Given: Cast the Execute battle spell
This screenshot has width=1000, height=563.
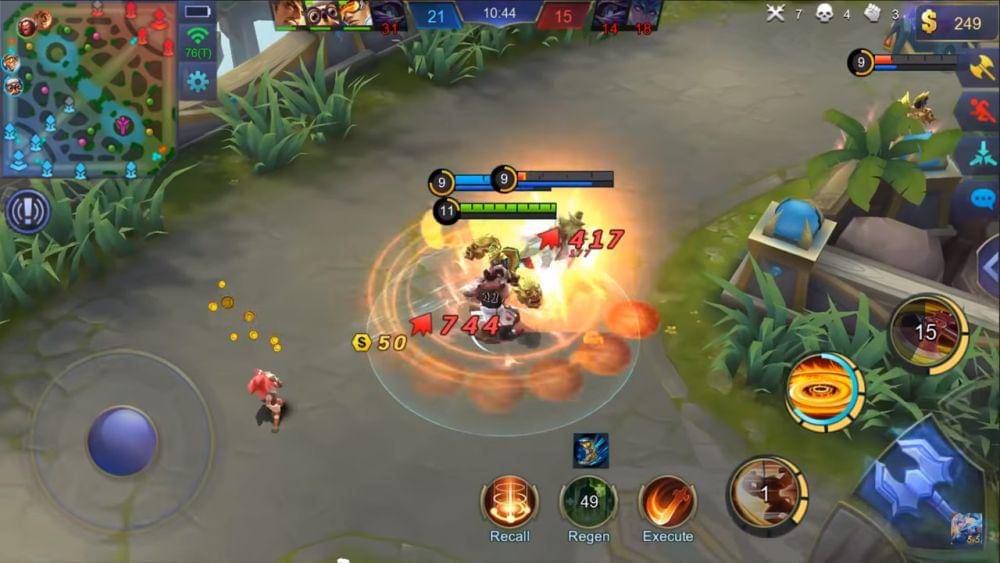Looking at the screenshot, I should 668,501.
